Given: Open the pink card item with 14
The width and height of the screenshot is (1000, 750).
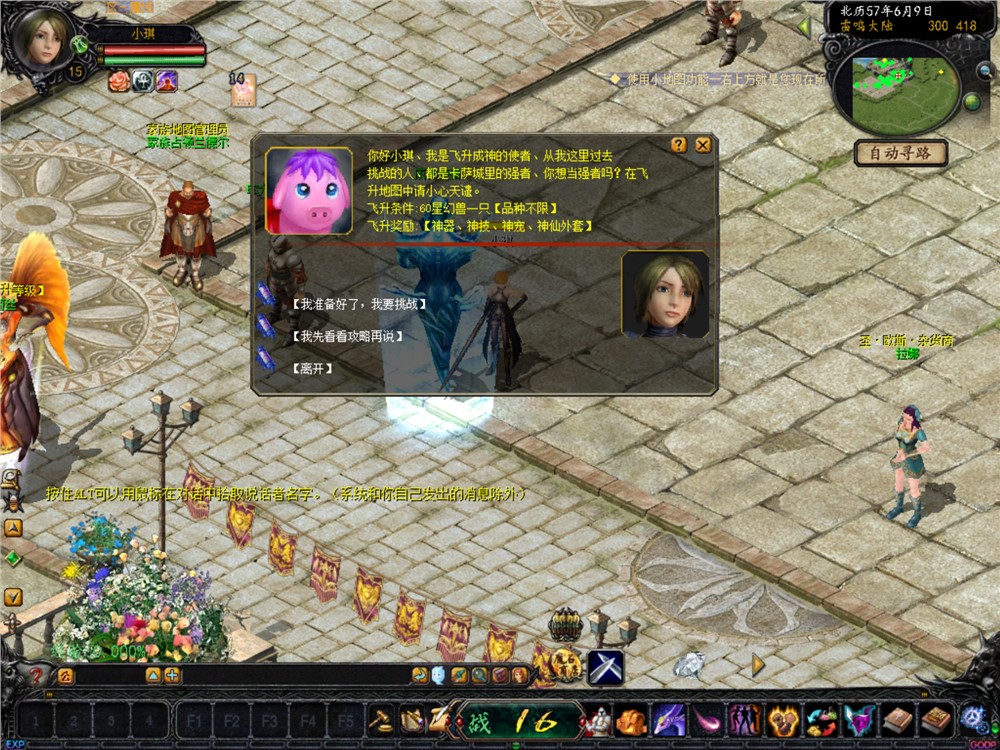Looking at the screenshot, I should (x=243, y=92).
